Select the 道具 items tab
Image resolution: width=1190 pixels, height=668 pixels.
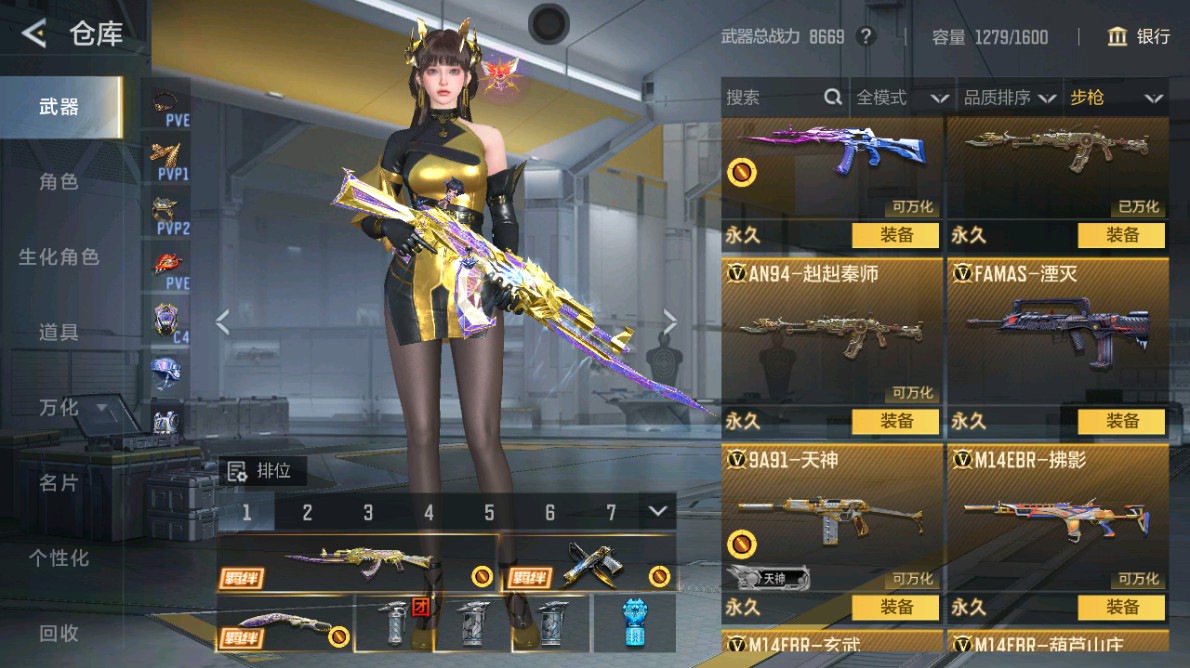pyautogui.click(x=59, y=332)
